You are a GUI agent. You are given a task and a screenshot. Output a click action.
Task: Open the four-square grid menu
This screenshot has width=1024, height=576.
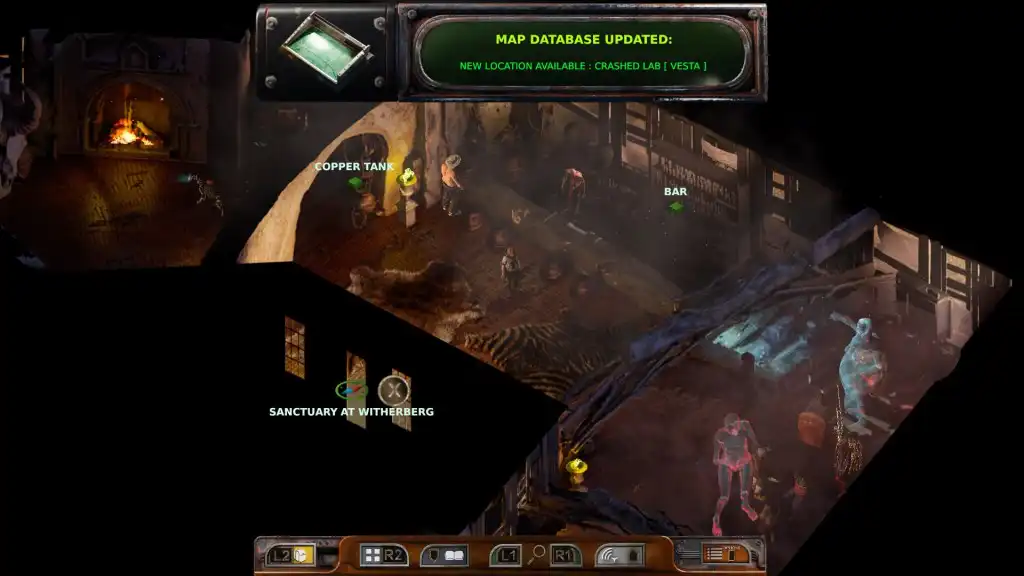coord(372,555)
